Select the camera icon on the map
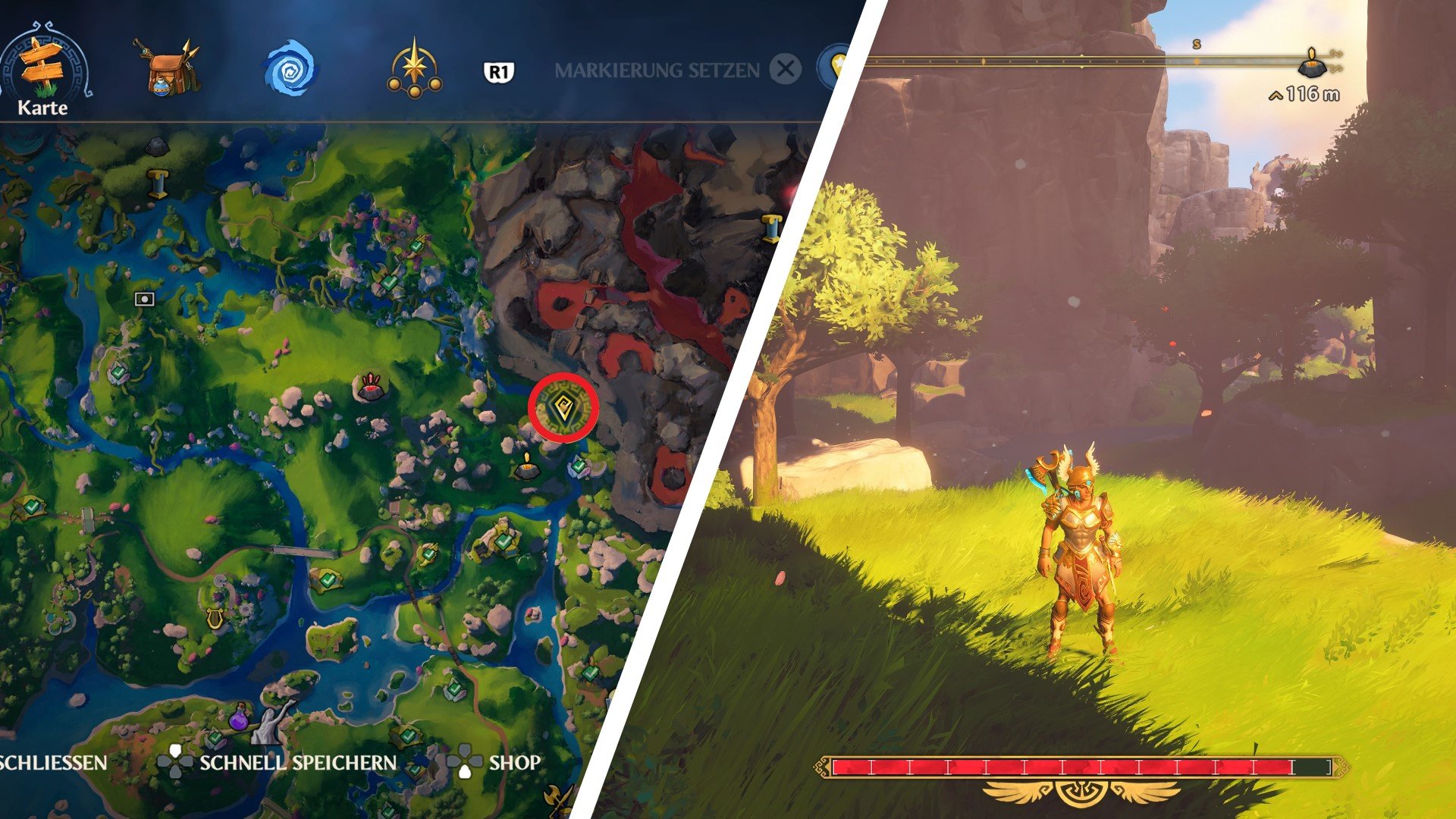 point(144,299)
